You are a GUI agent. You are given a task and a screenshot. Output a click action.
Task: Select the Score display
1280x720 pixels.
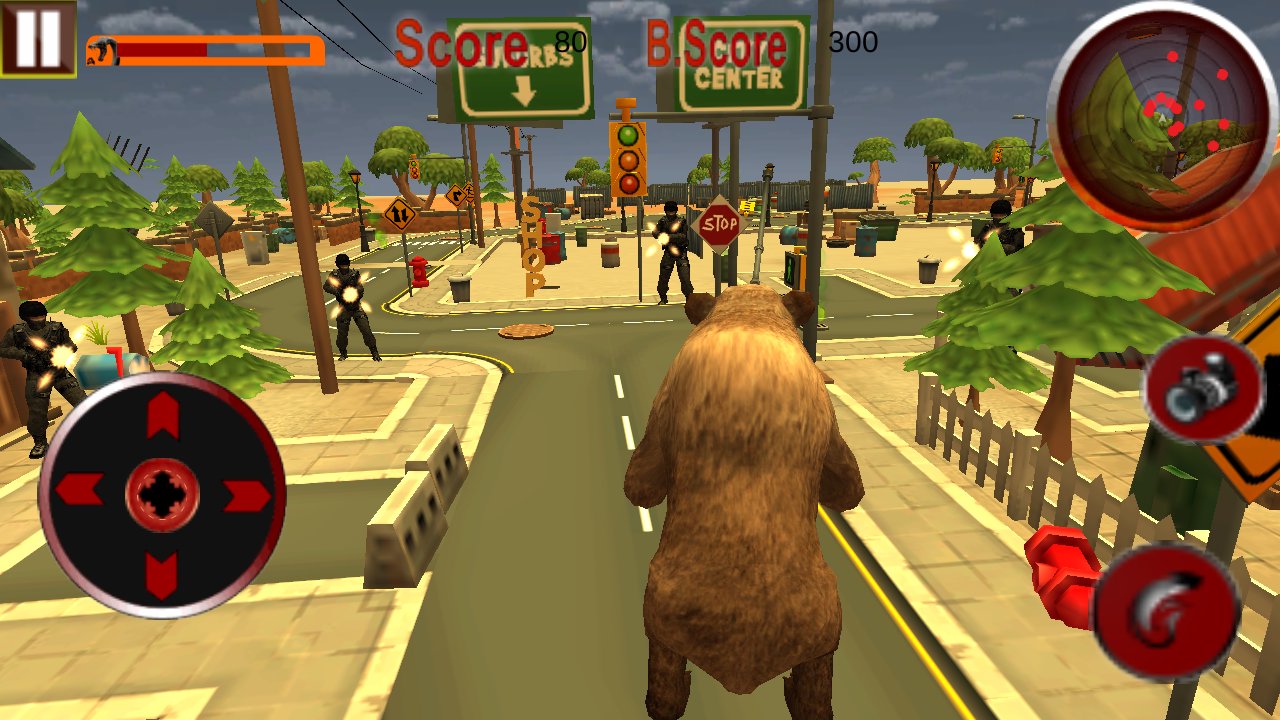461,42
